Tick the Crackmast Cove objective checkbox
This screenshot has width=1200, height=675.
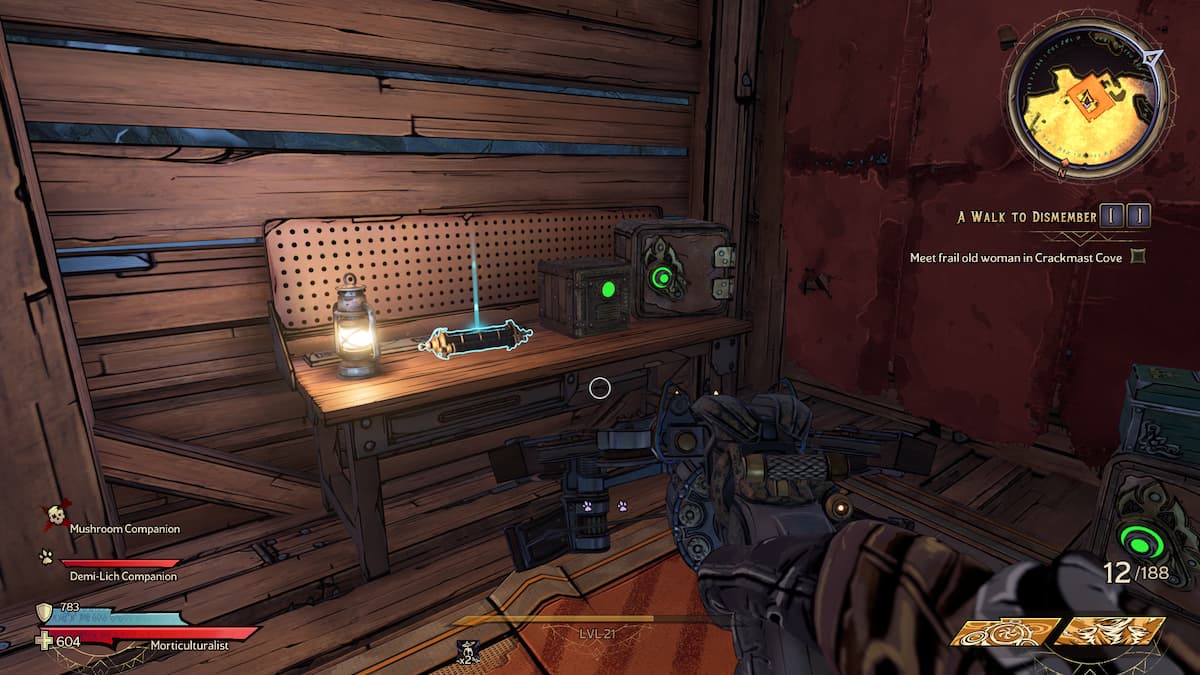click(1136, 257)
